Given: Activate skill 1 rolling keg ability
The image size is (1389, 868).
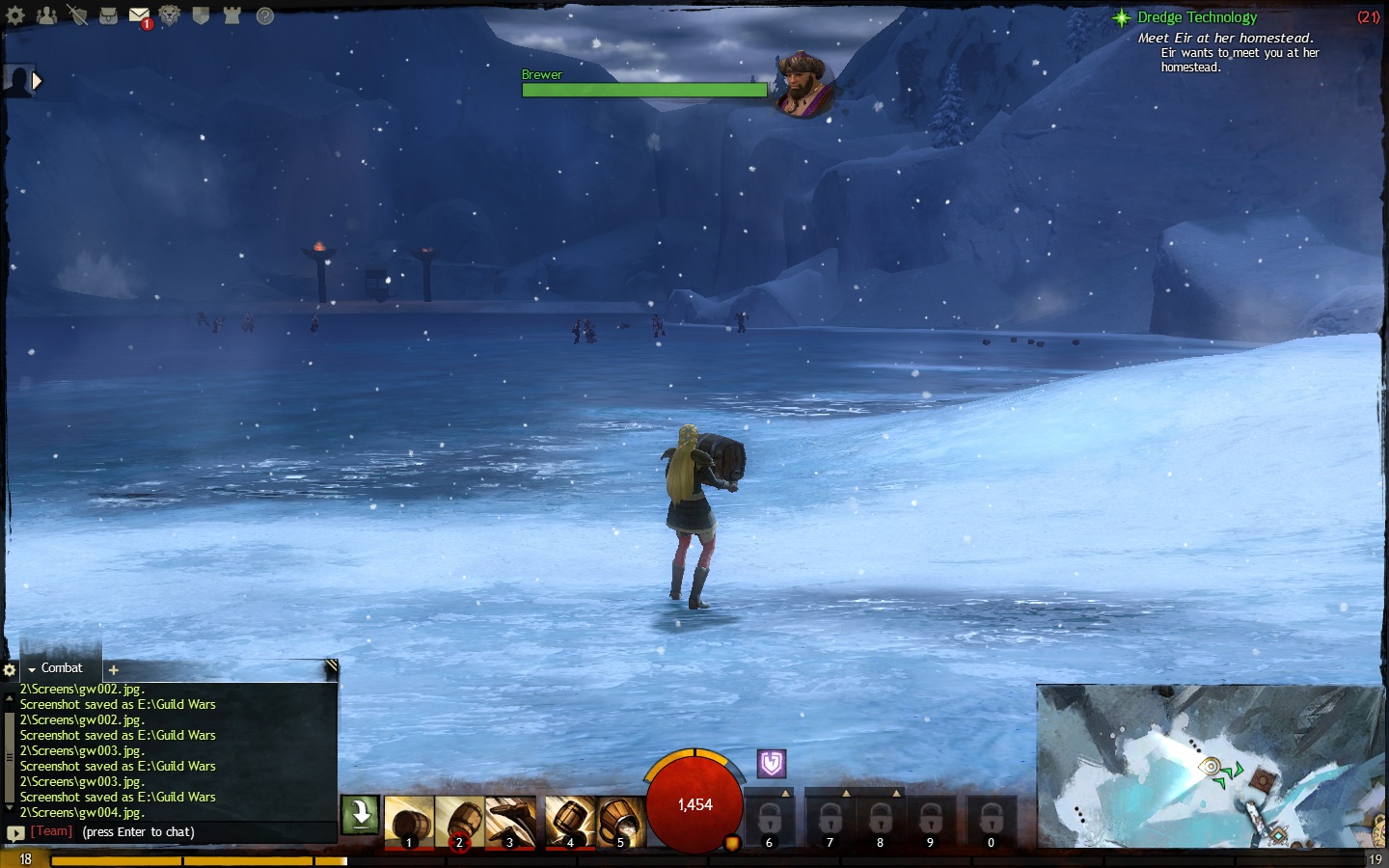Looking at the screenshot, I should [x=409, y=822].
